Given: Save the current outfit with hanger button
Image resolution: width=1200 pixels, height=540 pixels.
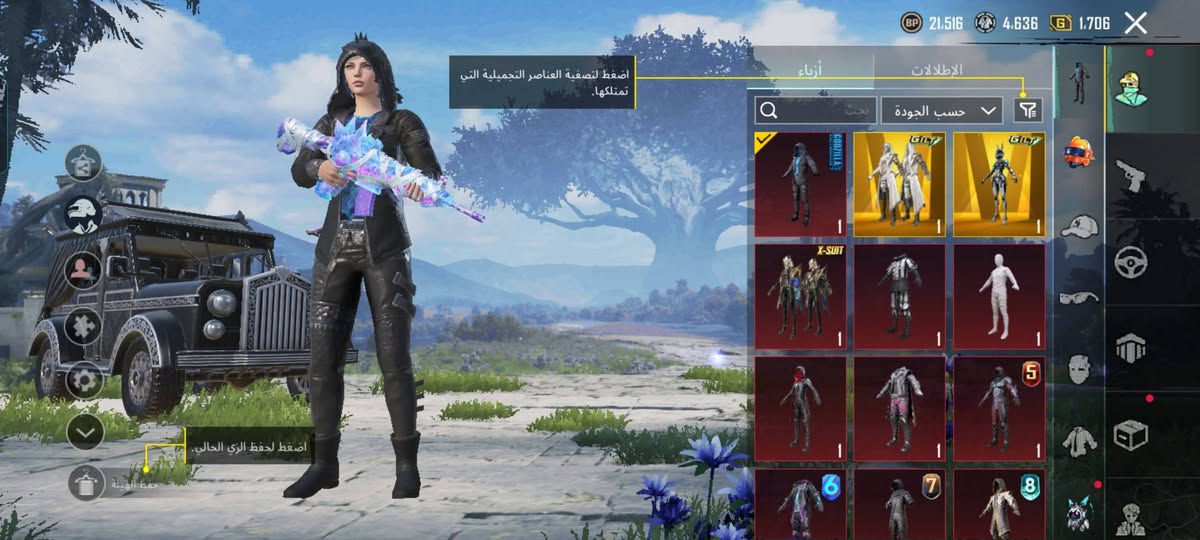Looking at the screenshot, I should [x=86, y=483].
